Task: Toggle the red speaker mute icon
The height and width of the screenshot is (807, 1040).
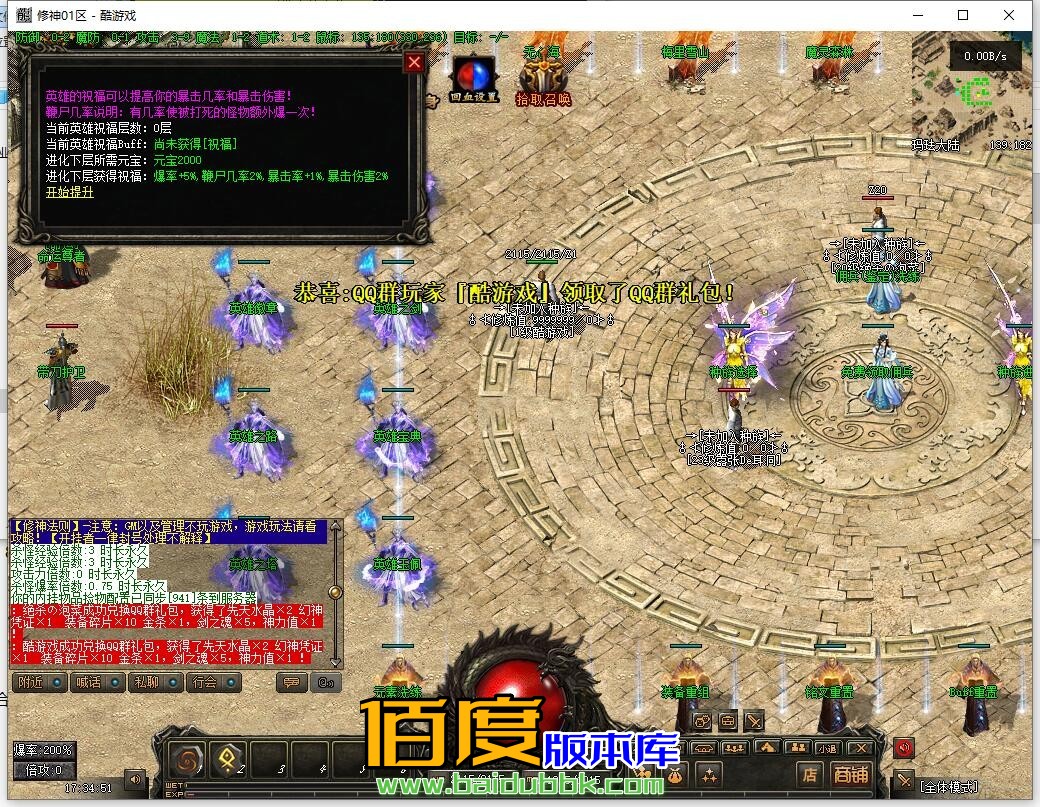Action: [x=904, y=748]
